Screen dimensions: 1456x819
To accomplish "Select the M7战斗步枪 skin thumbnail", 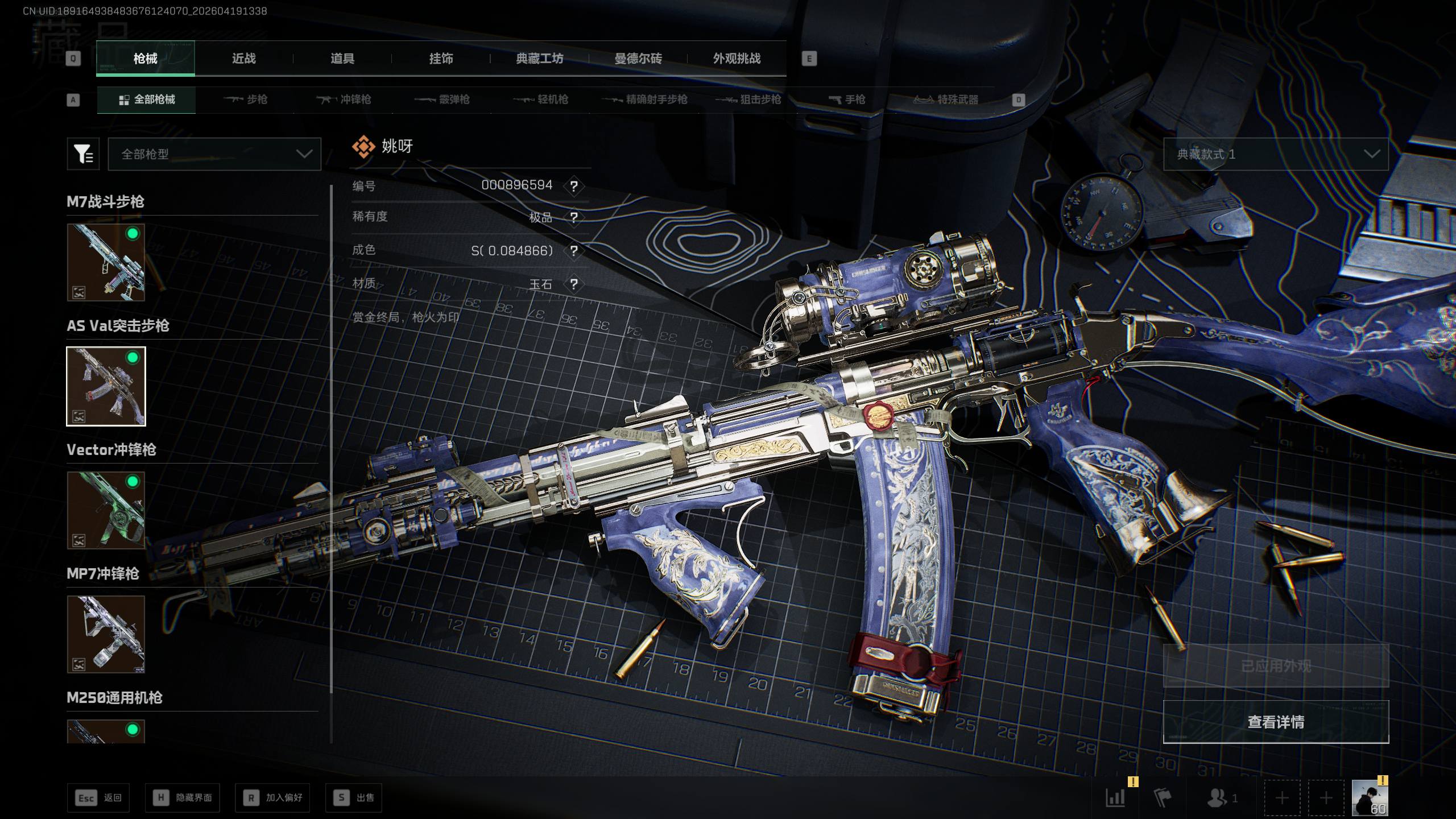I will (106, 262).
